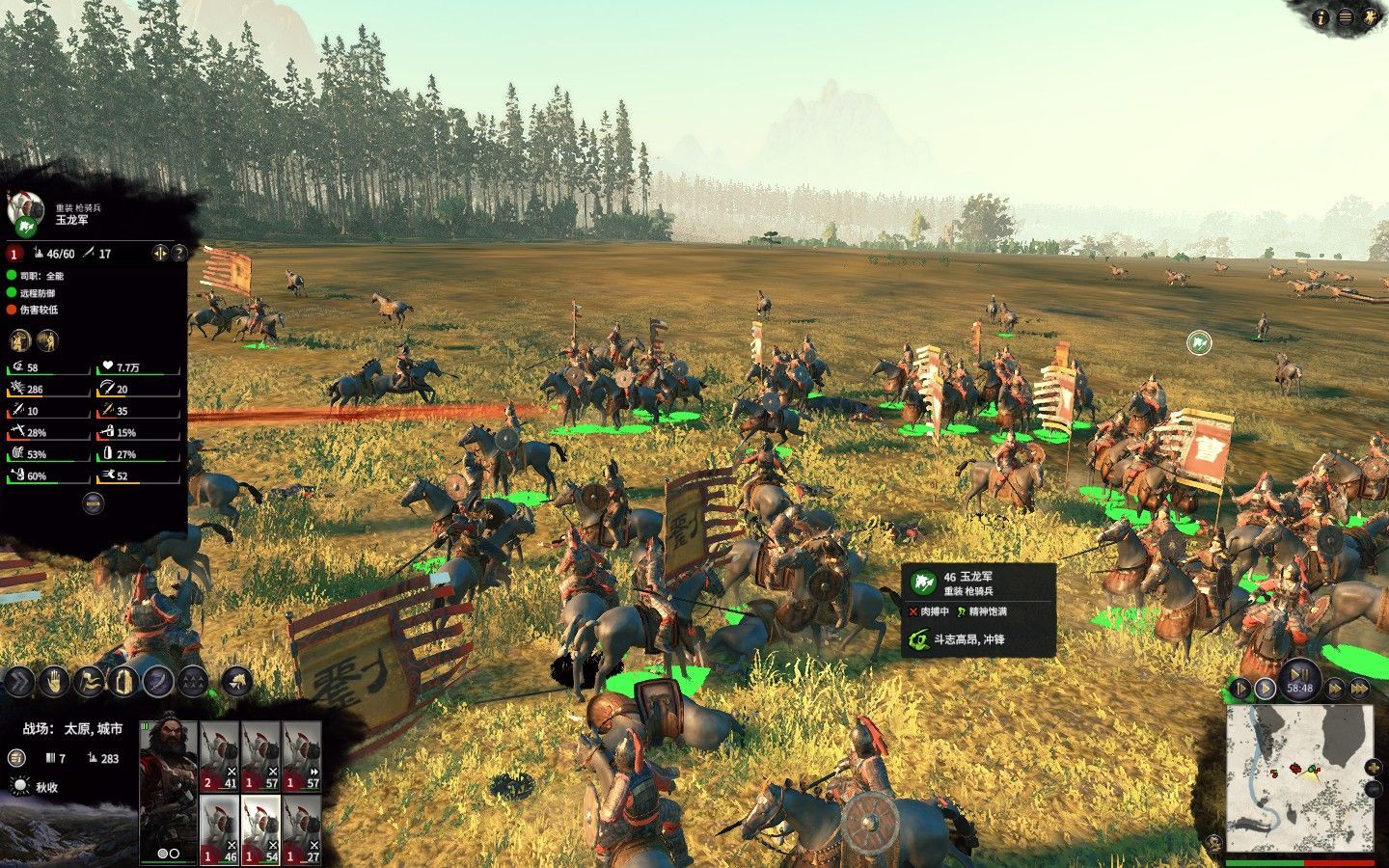
Task: Open the info button in top corner
Action: coord(1322,17)
